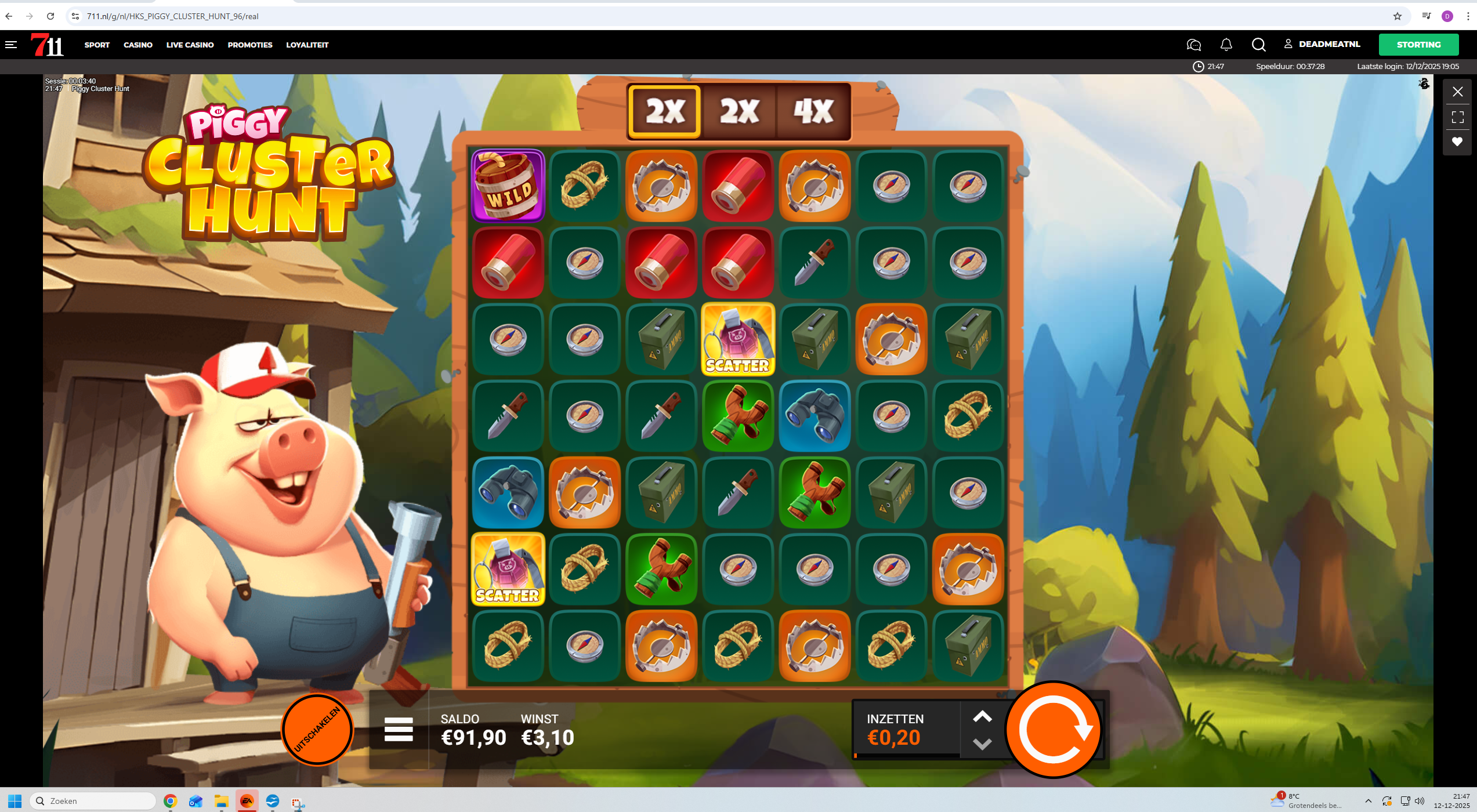Increase the bet with the up arrow
Viewport: 1477px width, 812px height.
click(x=982, y=717)
